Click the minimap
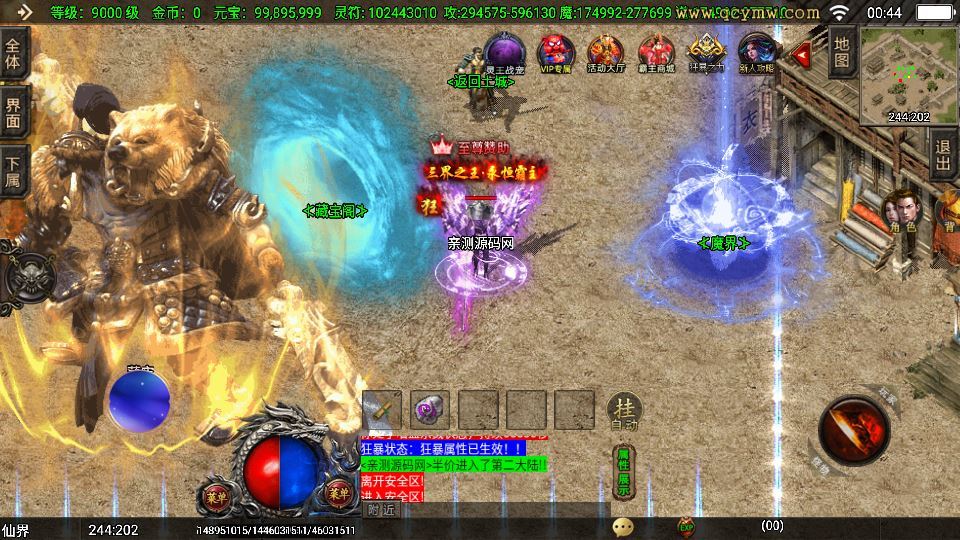The height and width of the screenshot is (540, 960). [908, 75]
